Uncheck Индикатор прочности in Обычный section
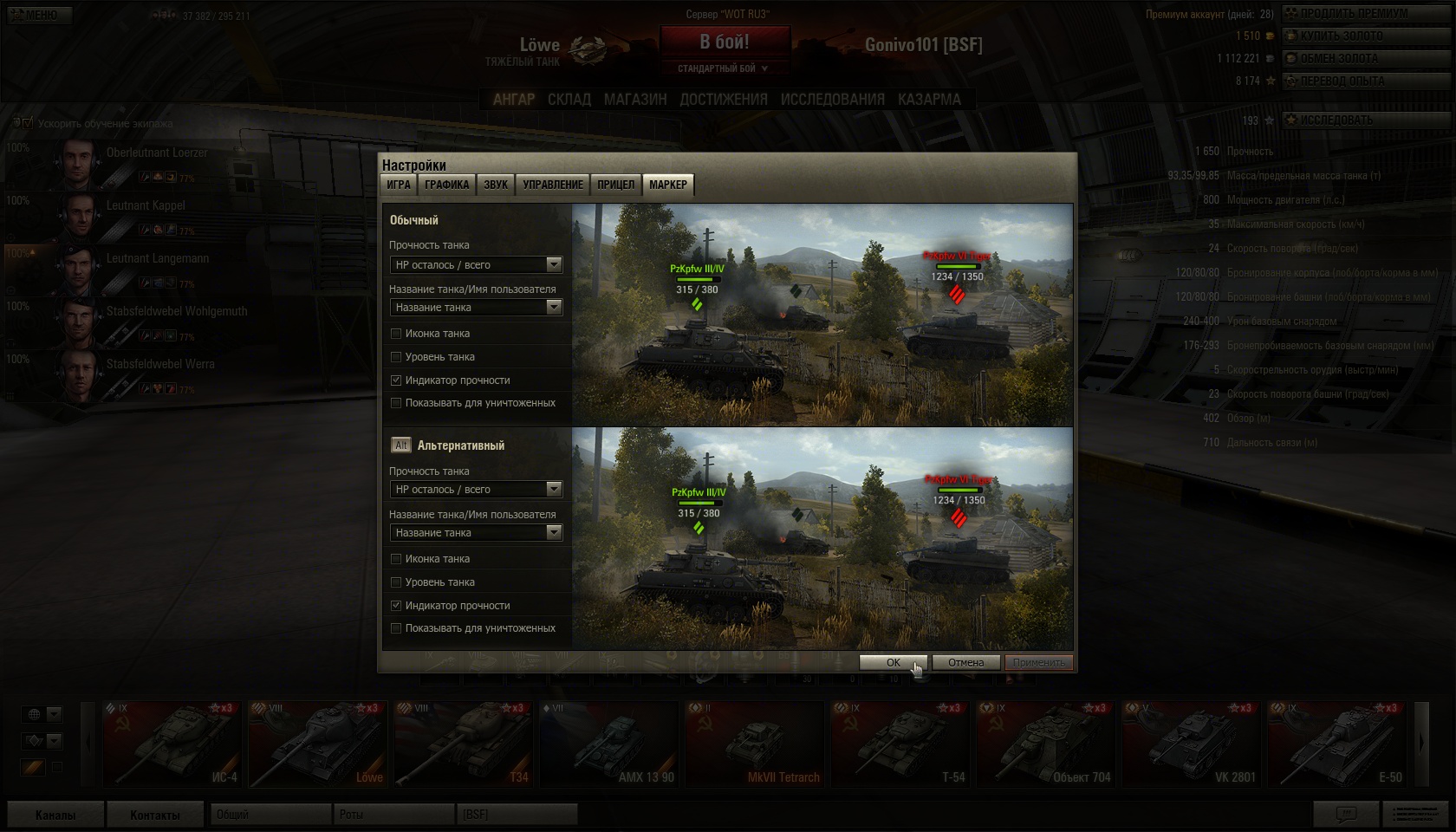Screen dimensions: 1456x832 coord(396,380)
